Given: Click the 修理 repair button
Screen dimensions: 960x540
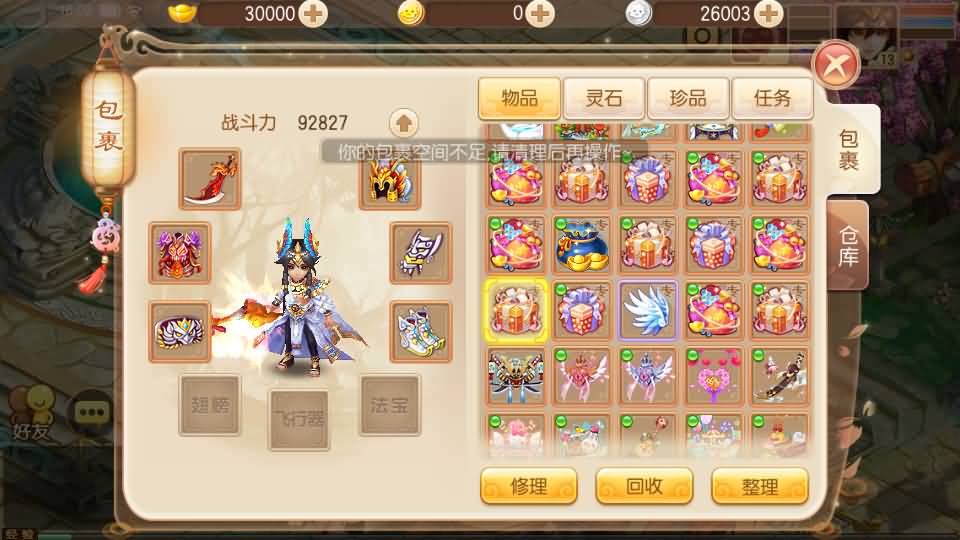Looking at the screenshot, I should point(528,487).
